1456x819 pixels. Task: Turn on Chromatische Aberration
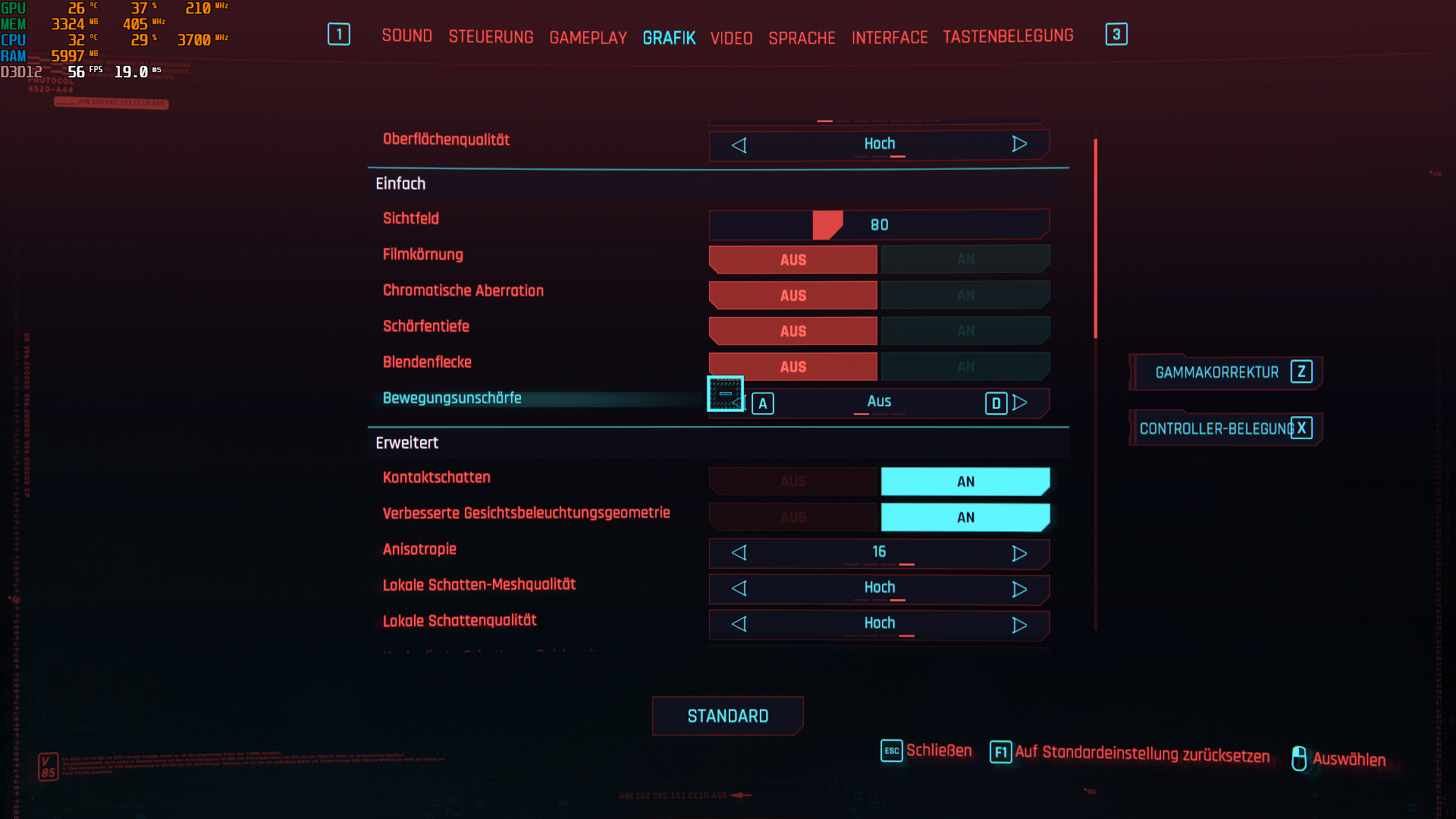tap(965, 295)
